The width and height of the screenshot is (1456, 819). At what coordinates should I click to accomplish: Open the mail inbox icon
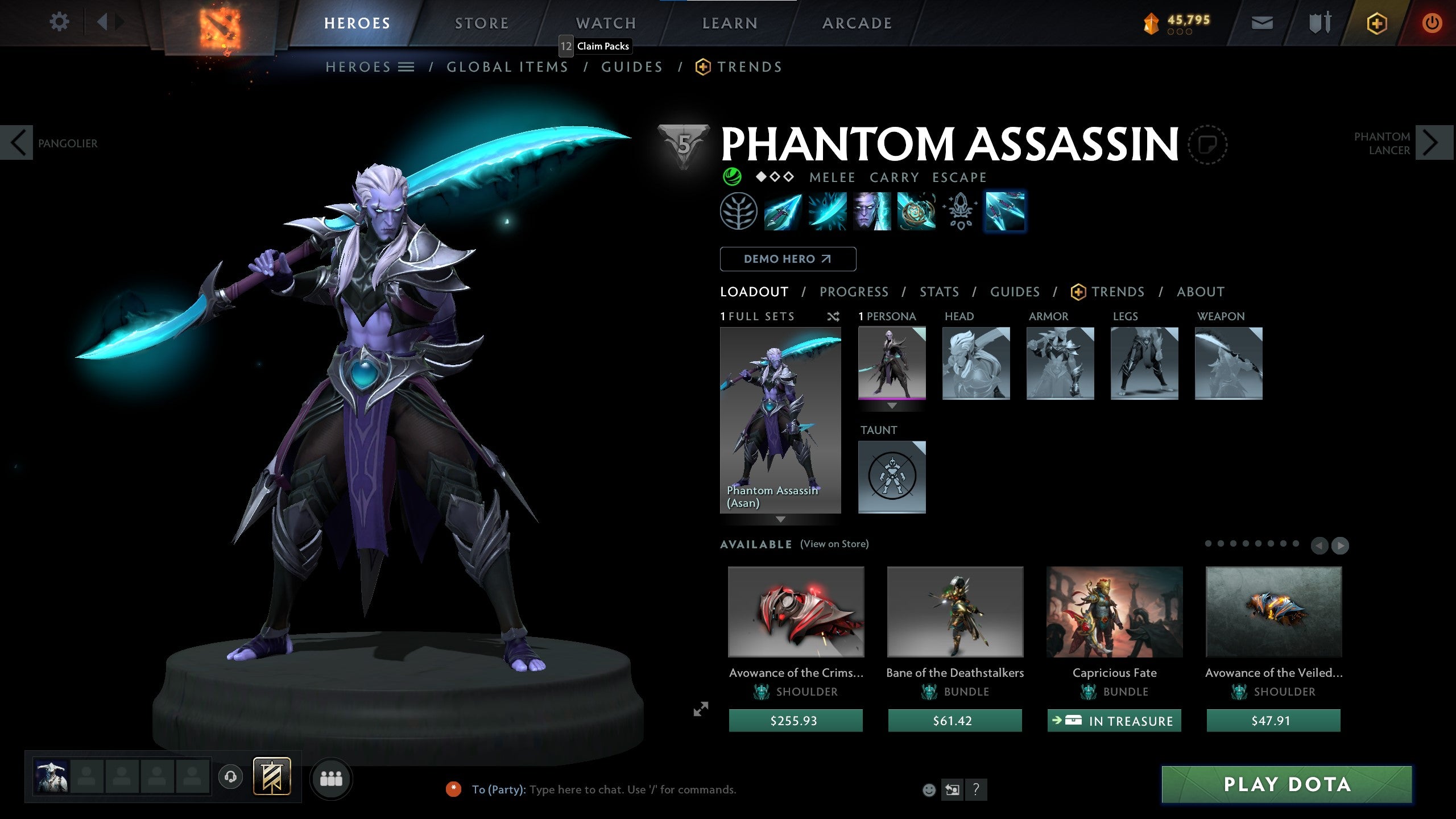point(1264,23)
